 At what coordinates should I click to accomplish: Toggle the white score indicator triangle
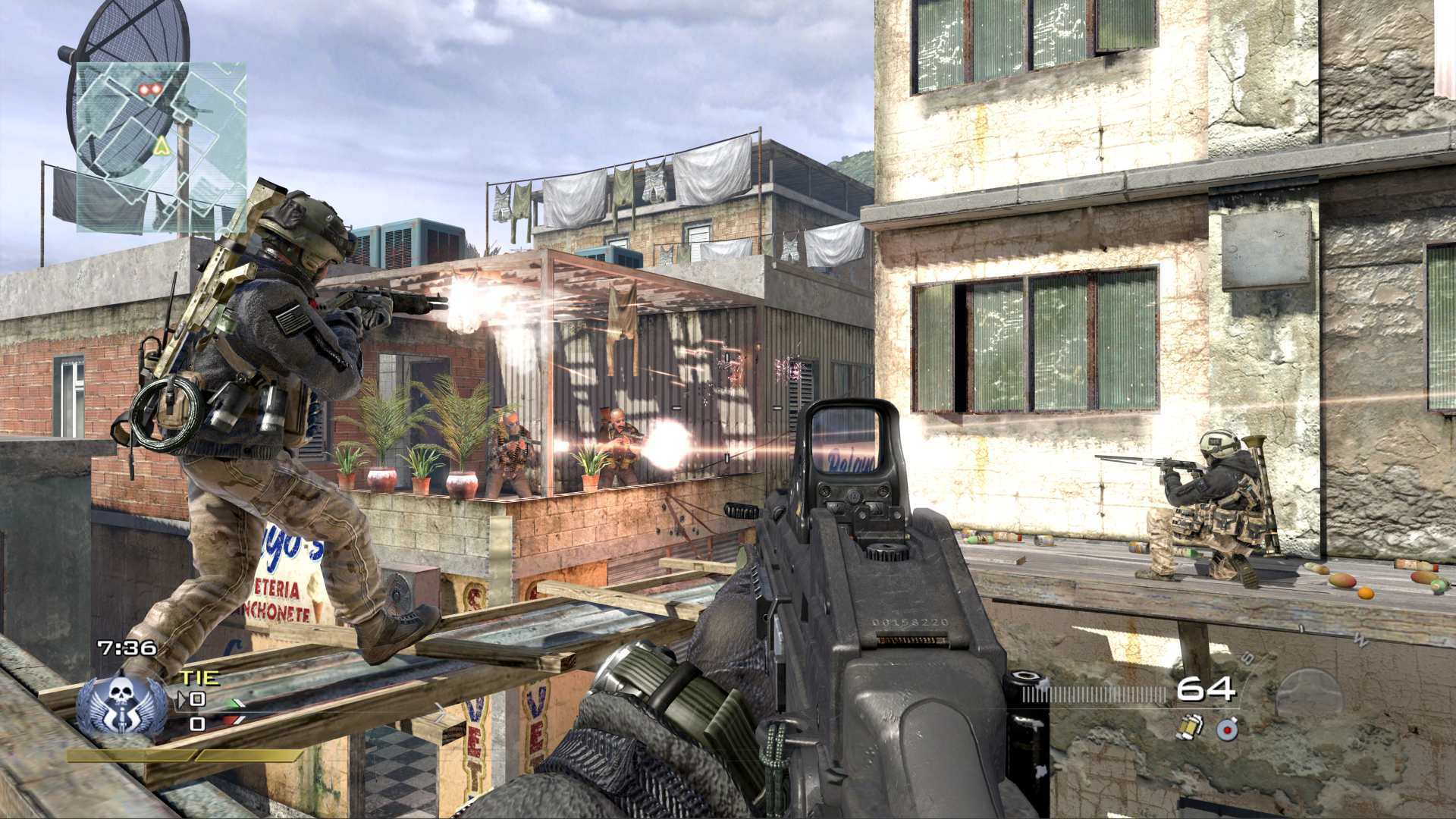(183, 699)
